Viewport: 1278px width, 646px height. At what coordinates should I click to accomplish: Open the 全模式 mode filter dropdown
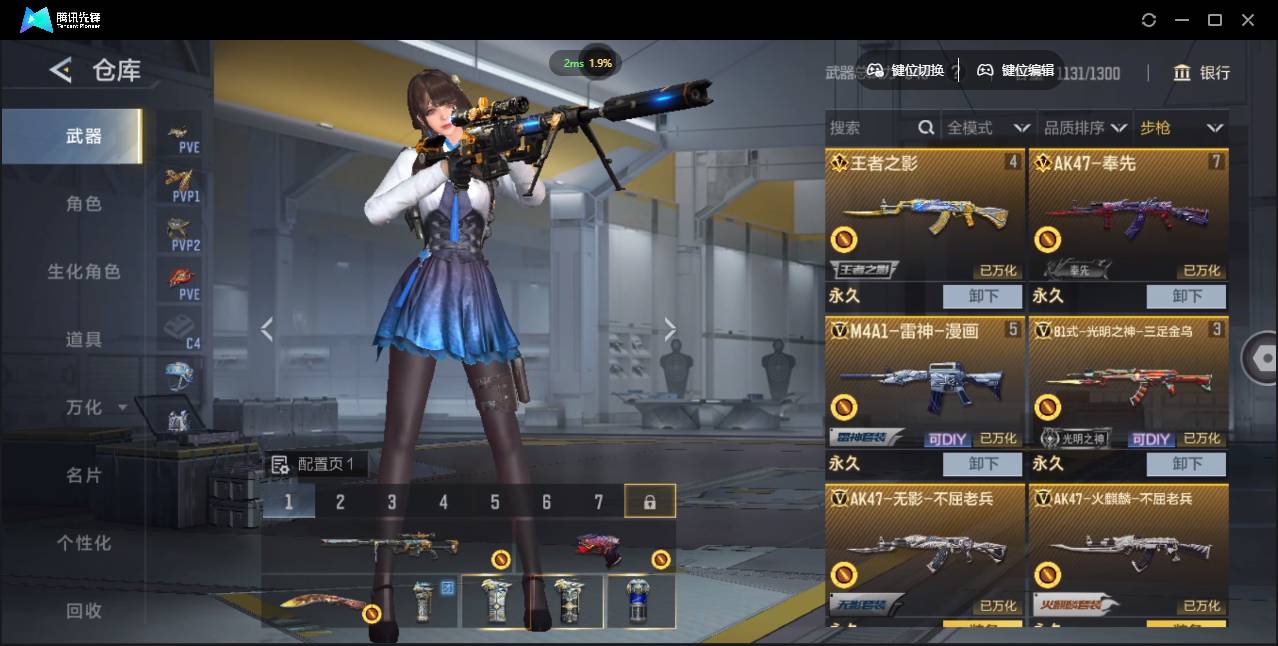(x=988, y=128)
